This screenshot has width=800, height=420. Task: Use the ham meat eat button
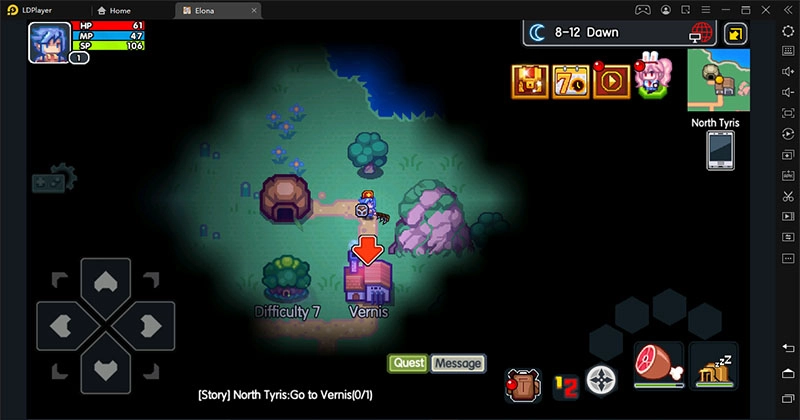[658, 367]
